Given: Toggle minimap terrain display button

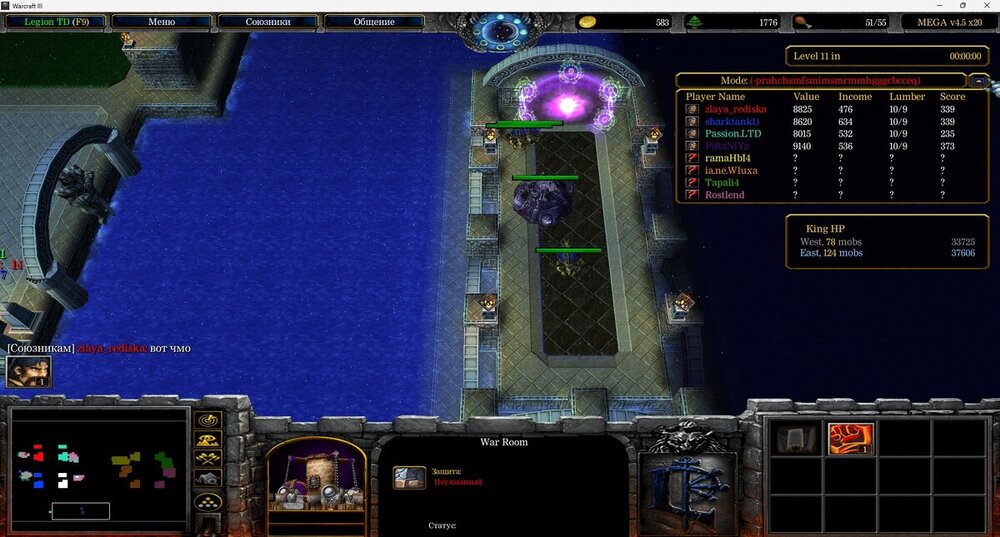Looking at the screenshot, I should click(209, 439).
